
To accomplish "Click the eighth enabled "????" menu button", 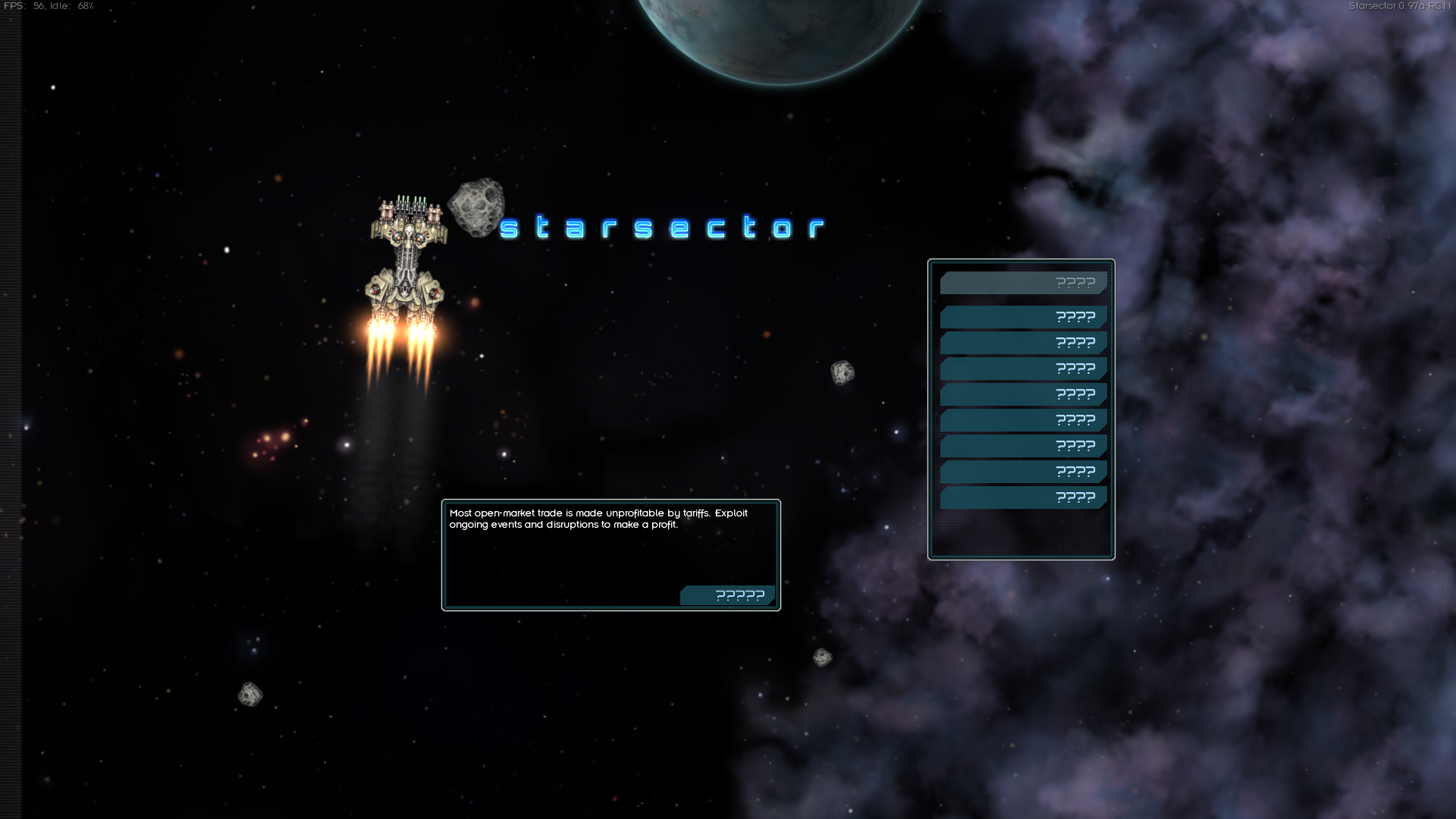I will tap(1023, 497).
